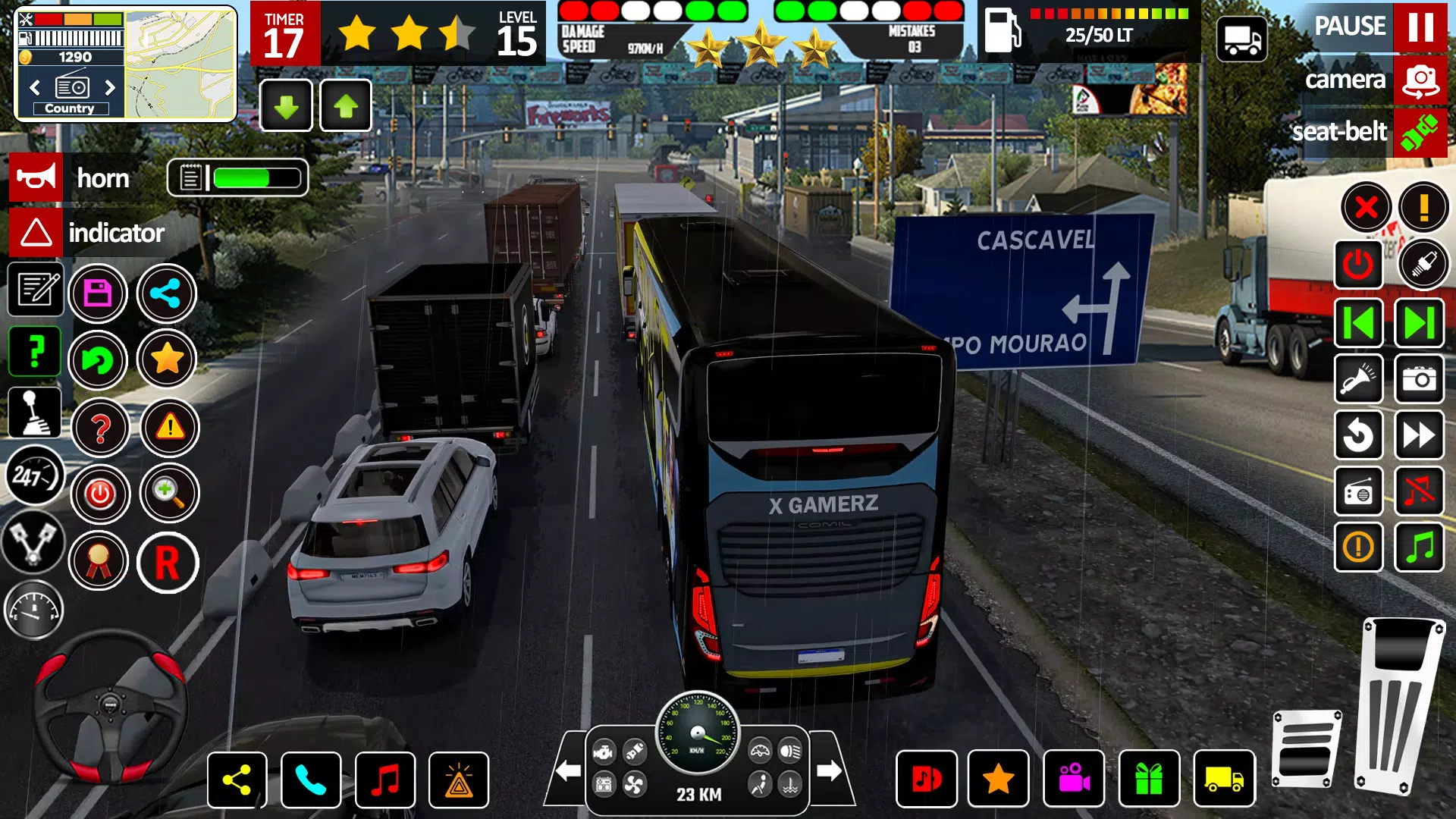The image size is (1456, 819).
Task: Step on the brake pedal
Action: [x=1307, y=748]
